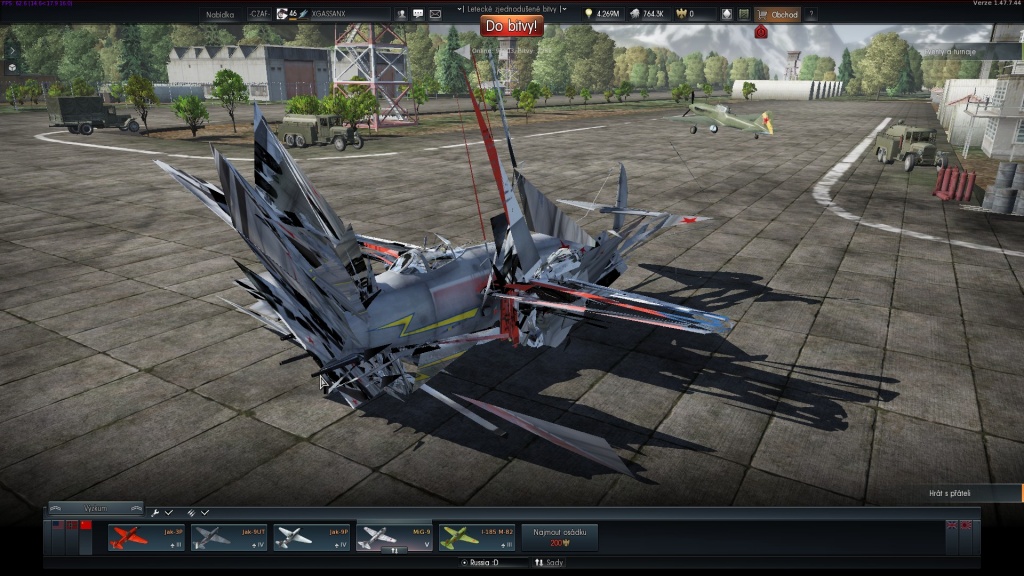This screenshot has height=576, width=1024.
Task: Select the red Jak-3P aircraft slot
Action: (x=146, y=537)
